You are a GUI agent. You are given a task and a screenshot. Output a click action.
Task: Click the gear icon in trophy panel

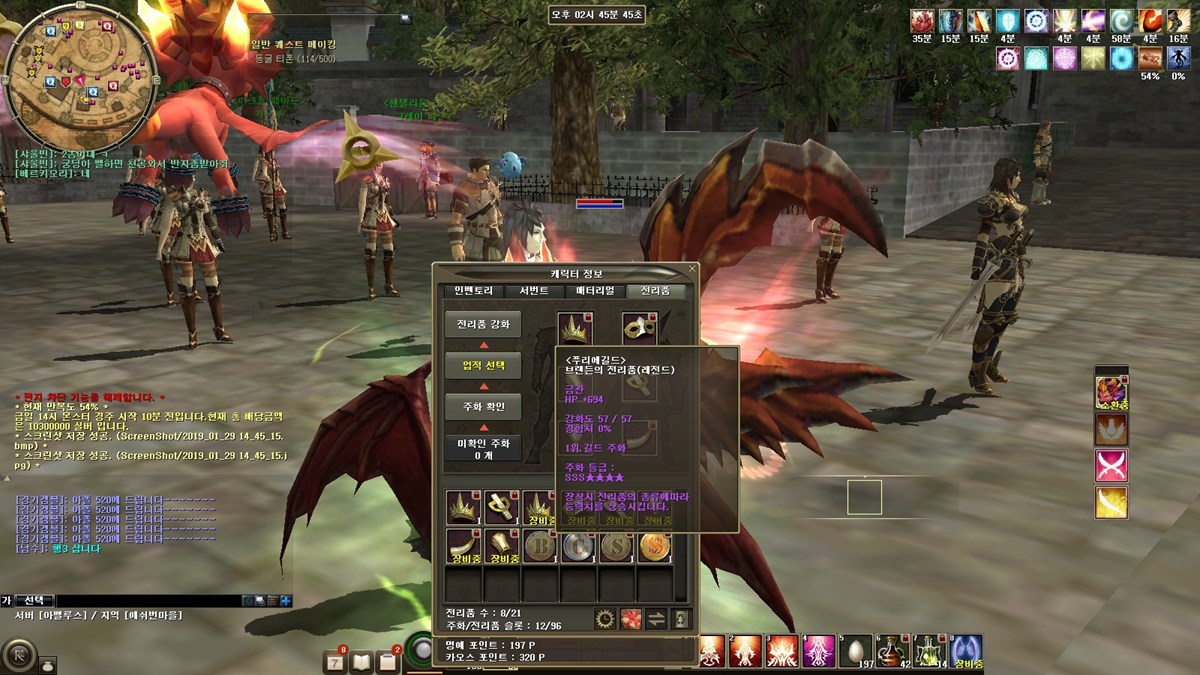[x=604, y=619]
